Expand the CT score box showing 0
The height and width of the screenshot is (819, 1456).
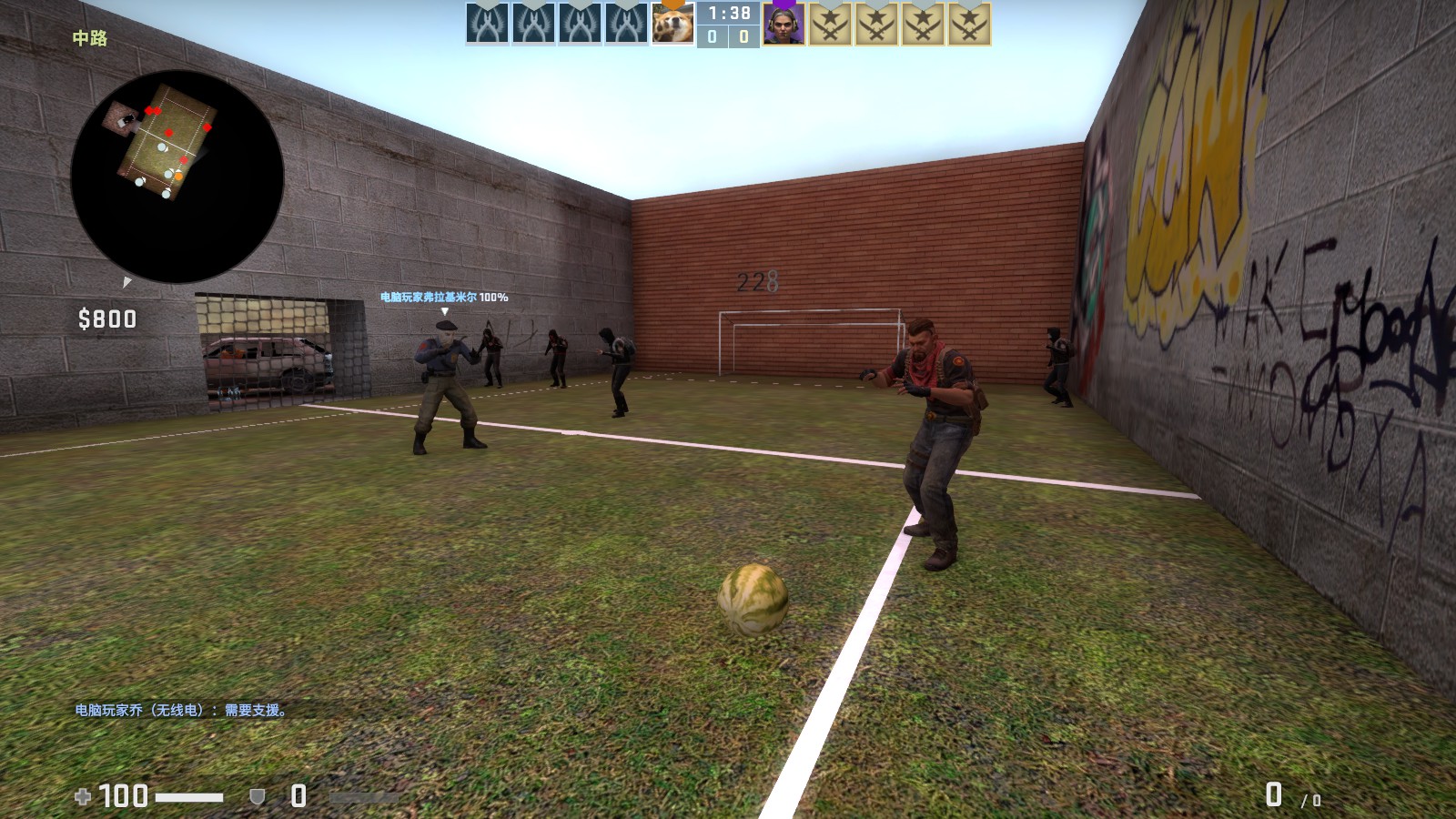point(710,37)
